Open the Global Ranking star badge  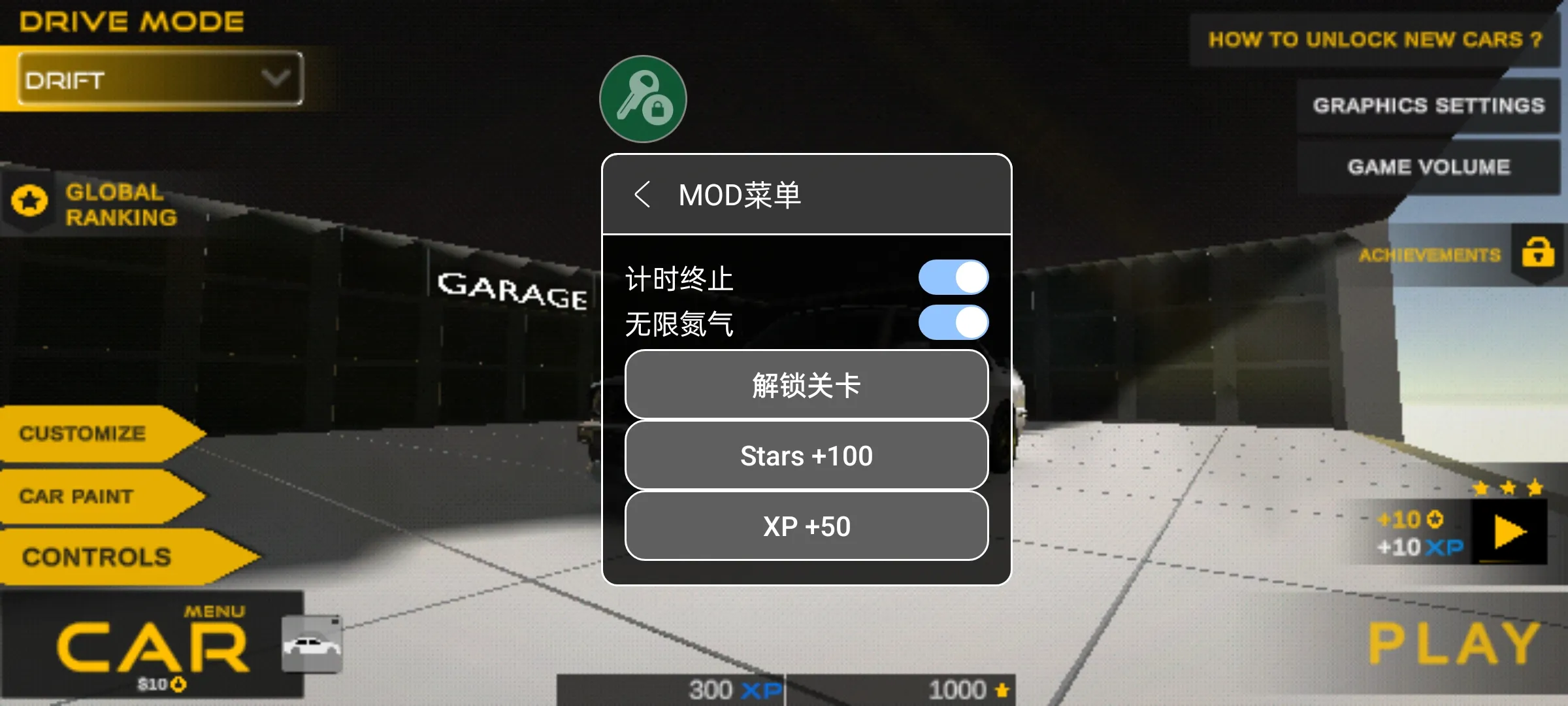[x=31, y=202]
